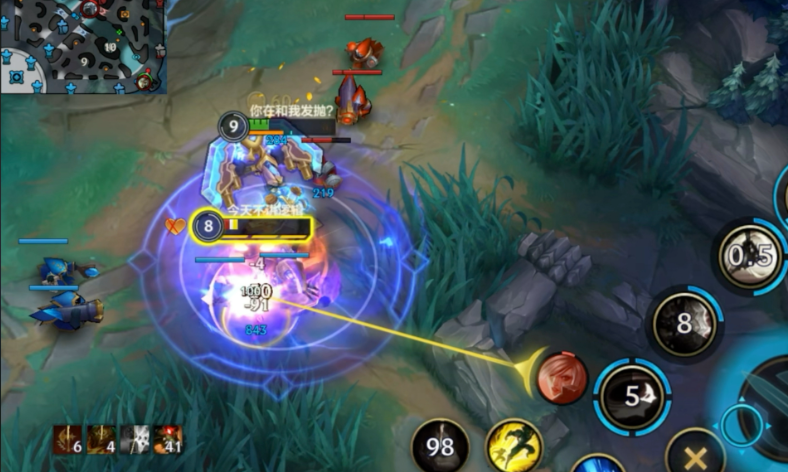Tap the main sword attack button
Image resolution: width=788 pixels, height=472 pixels.
coord(765,410)
